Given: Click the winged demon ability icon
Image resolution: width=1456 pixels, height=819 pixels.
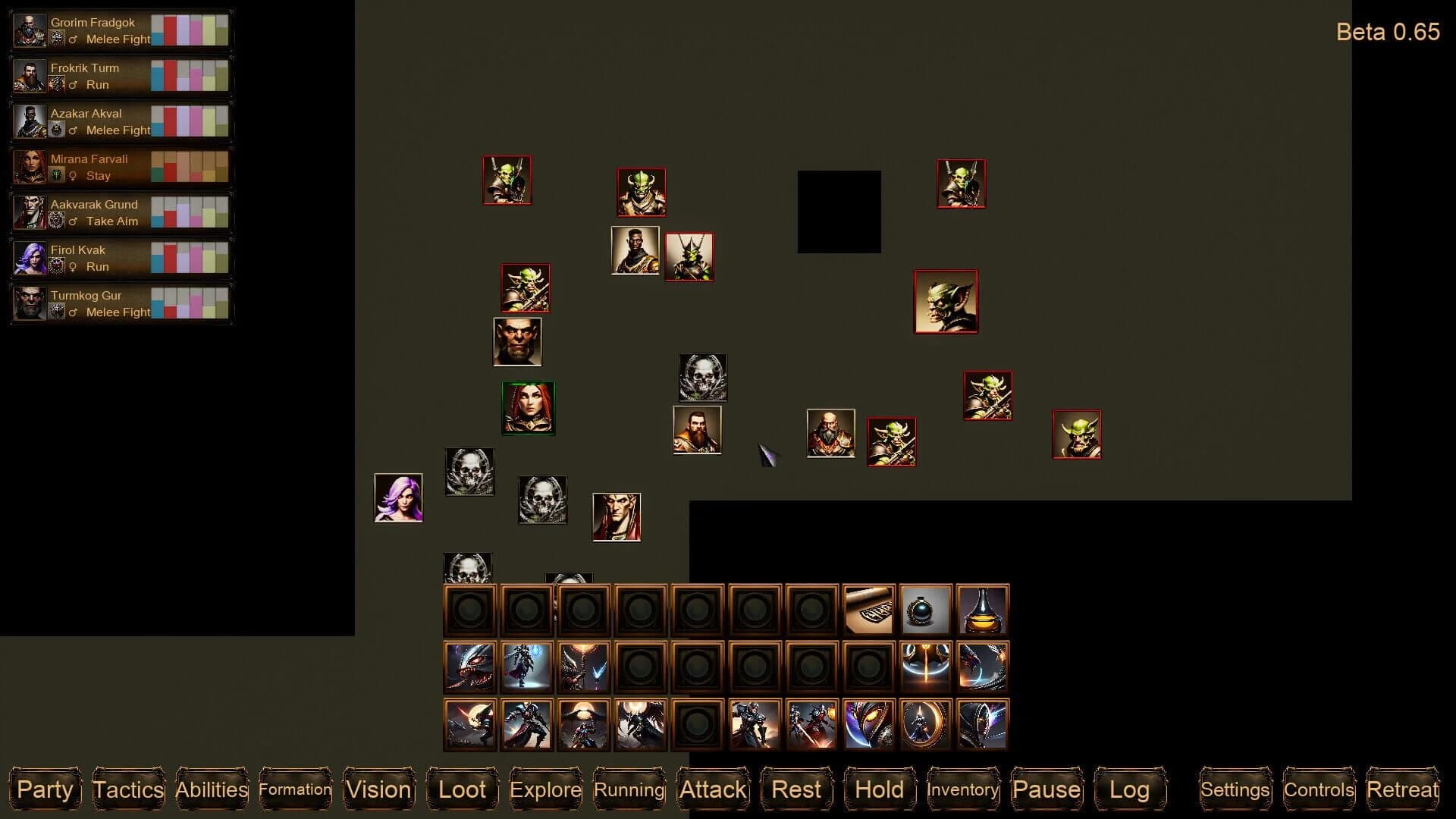Looking at the screenshot, I should pos(642,724).
